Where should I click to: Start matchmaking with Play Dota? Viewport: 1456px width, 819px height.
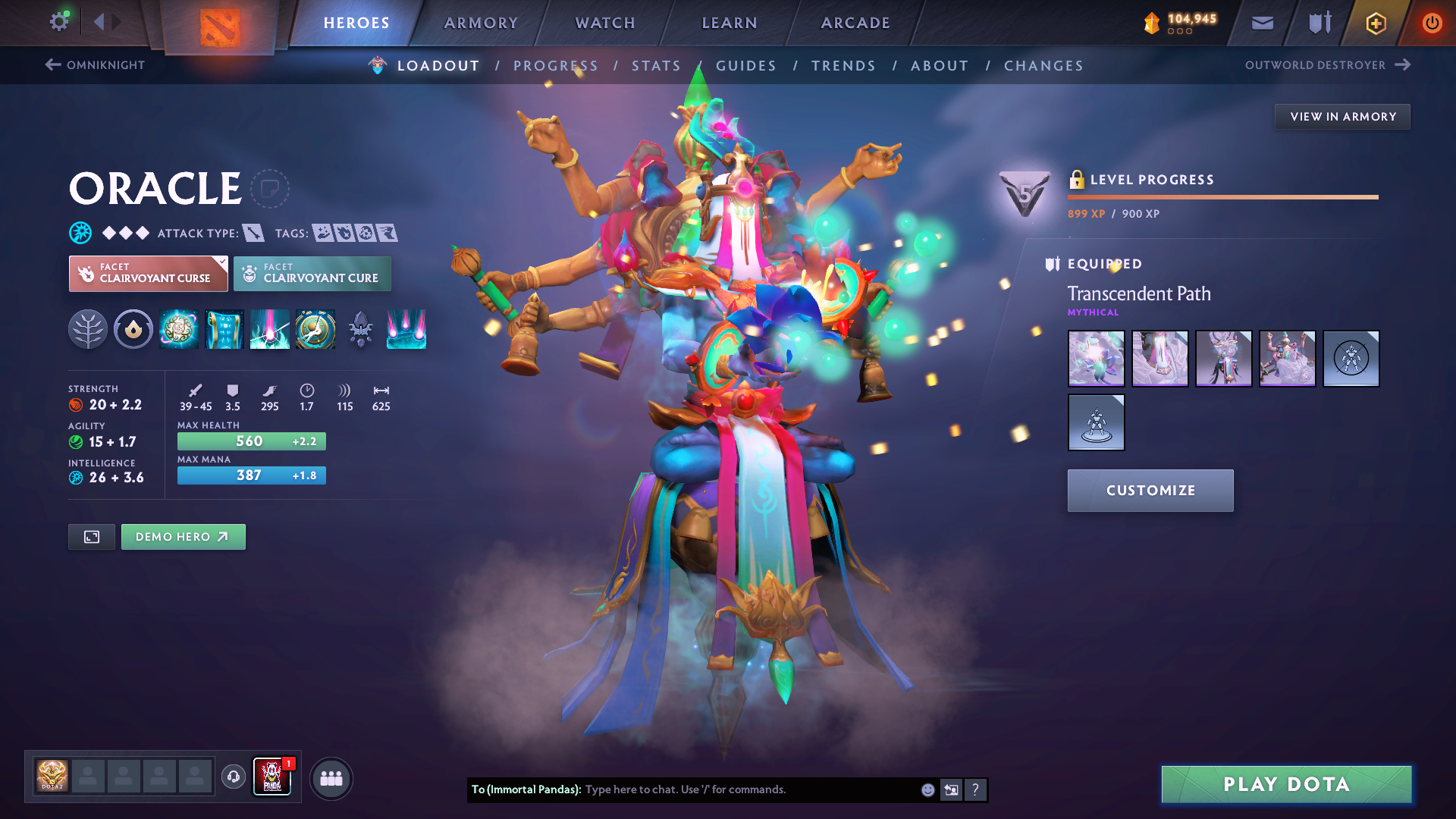pos(1286,784)
